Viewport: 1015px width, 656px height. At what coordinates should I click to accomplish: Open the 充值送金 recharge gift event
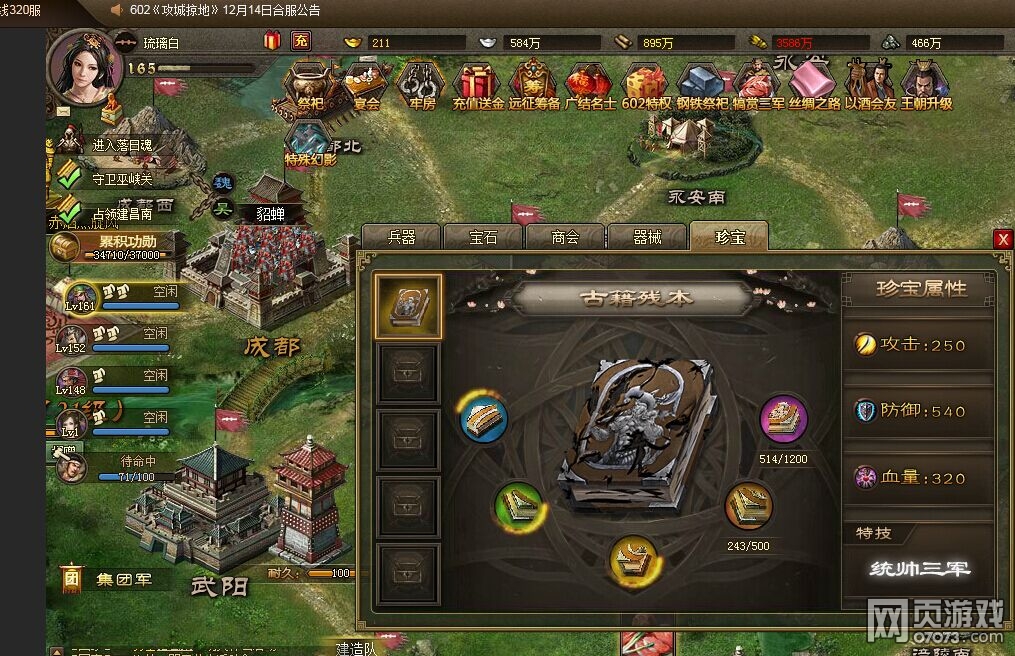pos(478,84)
